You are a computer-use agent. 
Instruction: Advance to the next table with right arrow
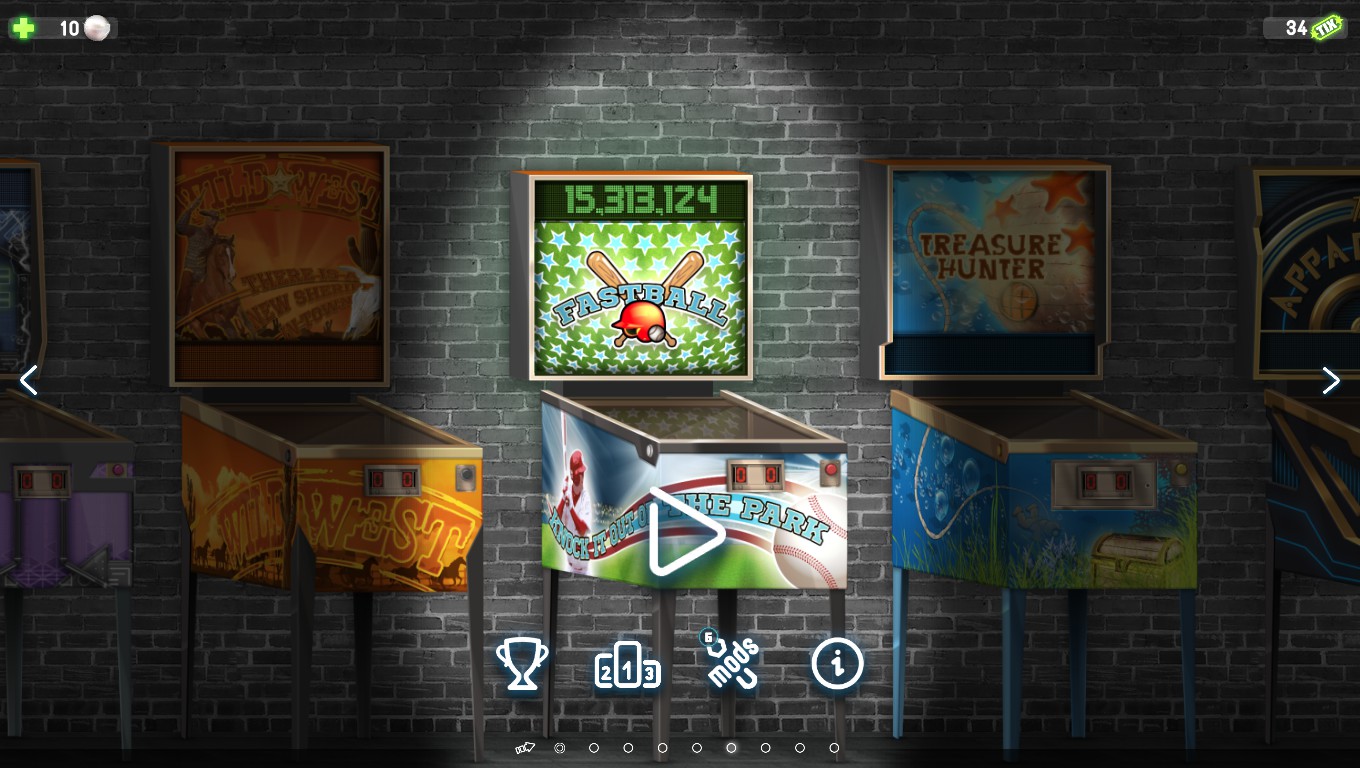pyautogui.click(x=1330, y=380)
